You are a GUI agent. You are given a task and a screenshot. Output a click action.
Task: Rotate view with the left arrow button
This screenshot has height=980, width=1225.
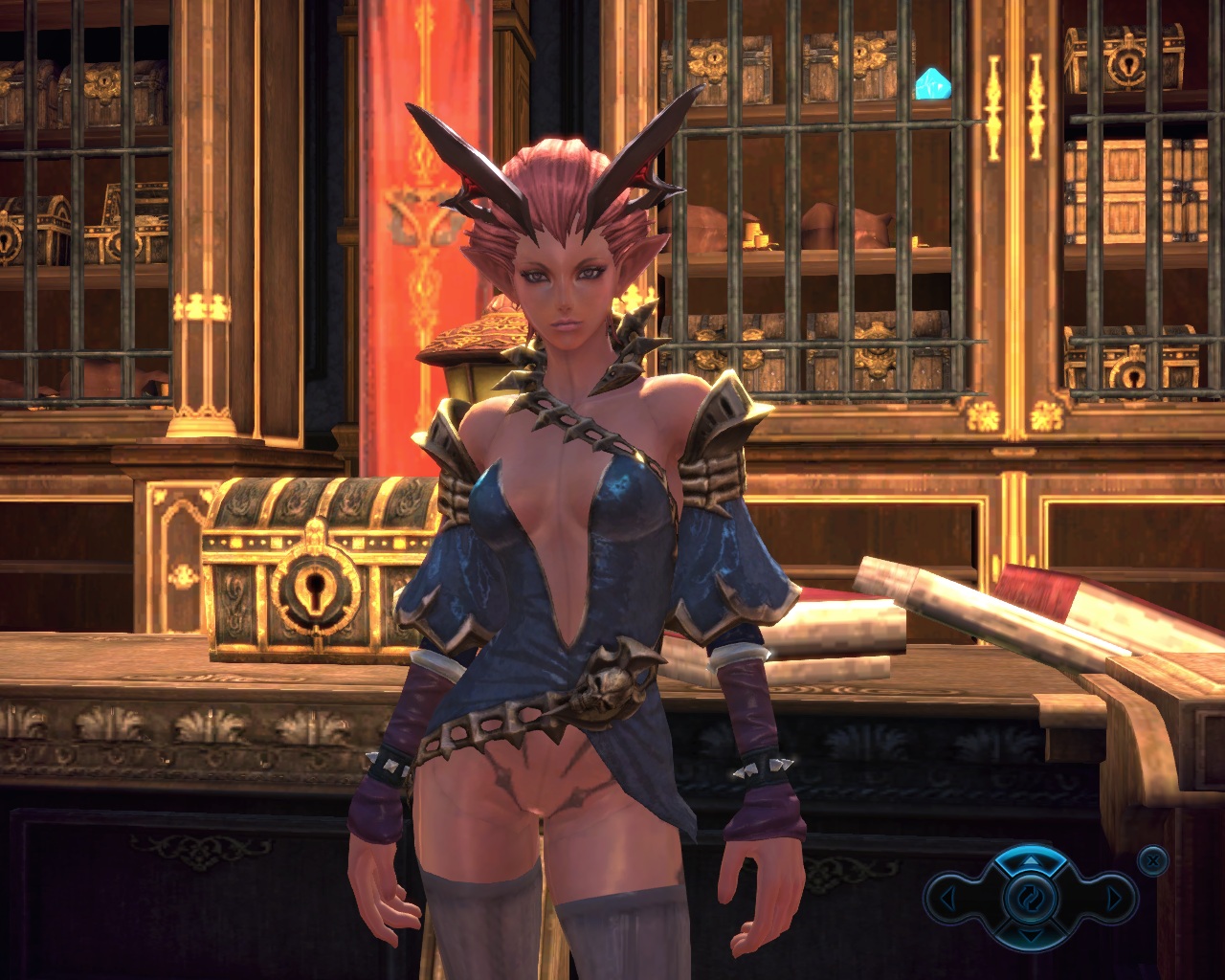coord(947,899)
